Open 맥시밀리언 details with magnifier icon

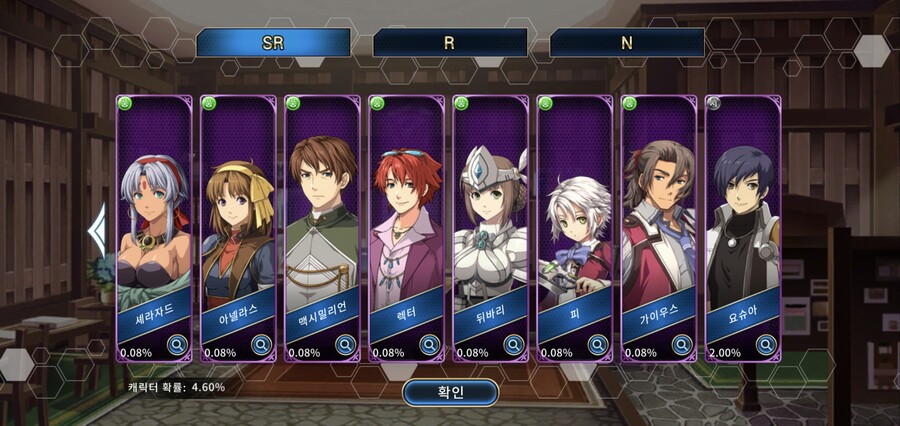tap(345, 345)
